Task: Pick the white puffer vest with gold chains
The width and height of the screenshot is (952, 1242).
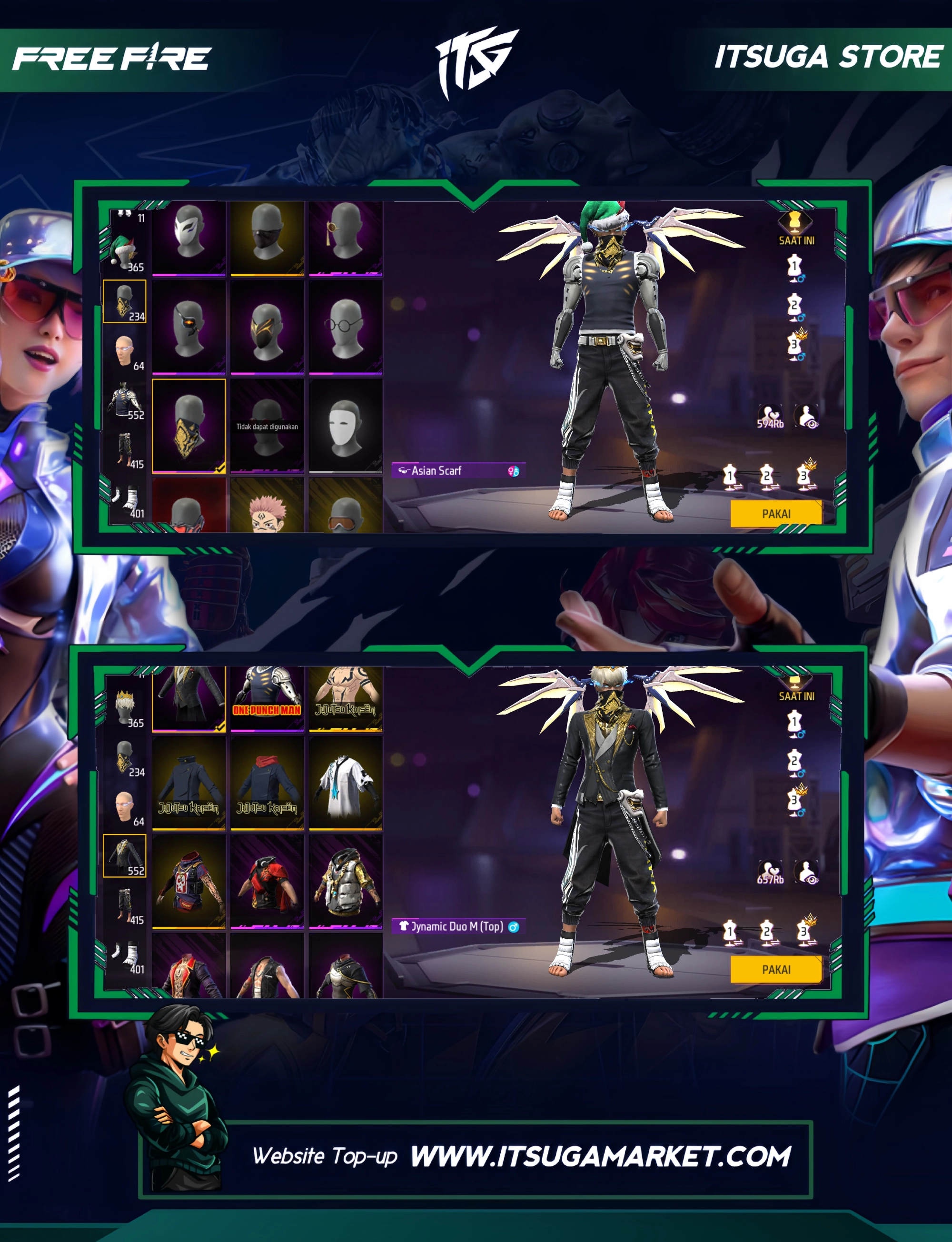Action: click(x=345, y=882)
